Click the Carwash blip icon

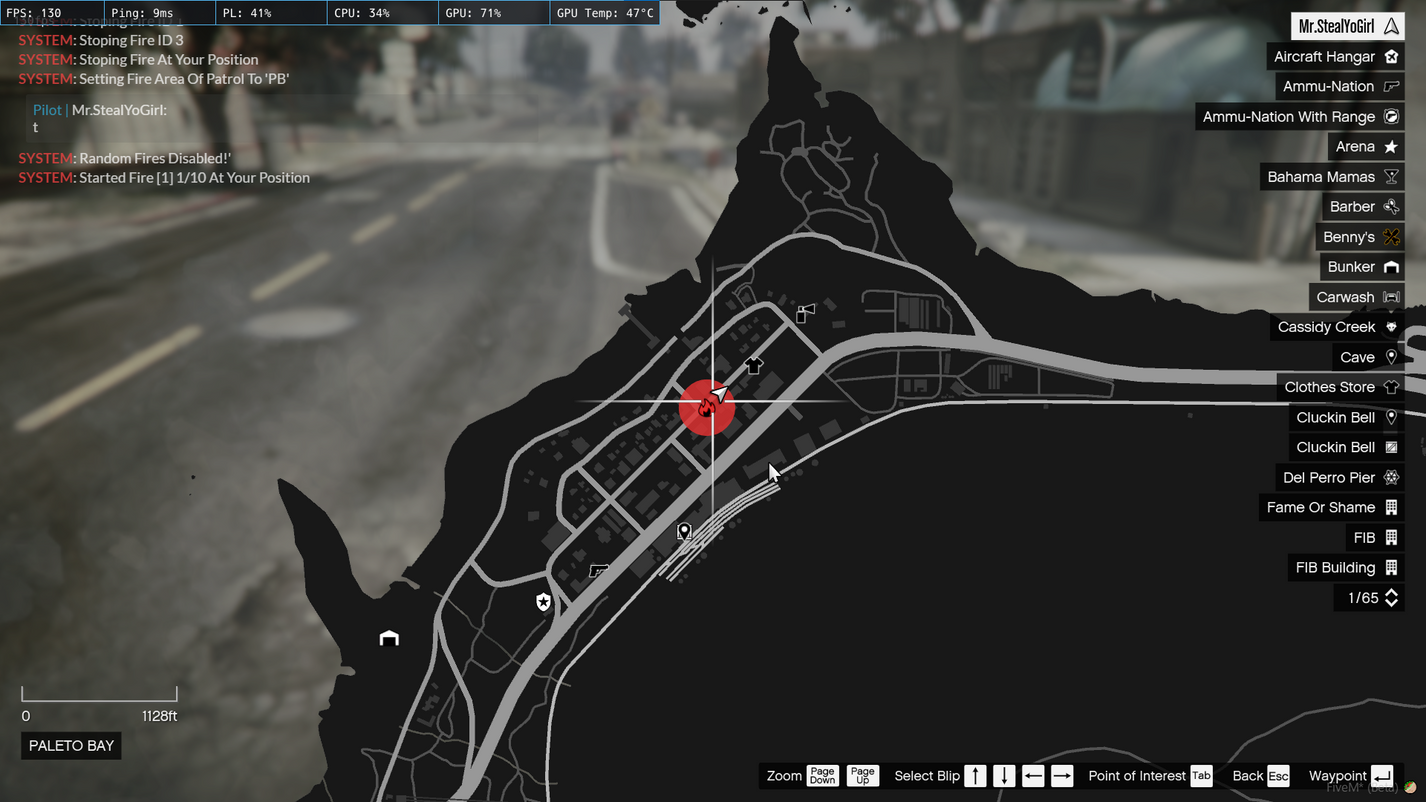coord(1390,296)
